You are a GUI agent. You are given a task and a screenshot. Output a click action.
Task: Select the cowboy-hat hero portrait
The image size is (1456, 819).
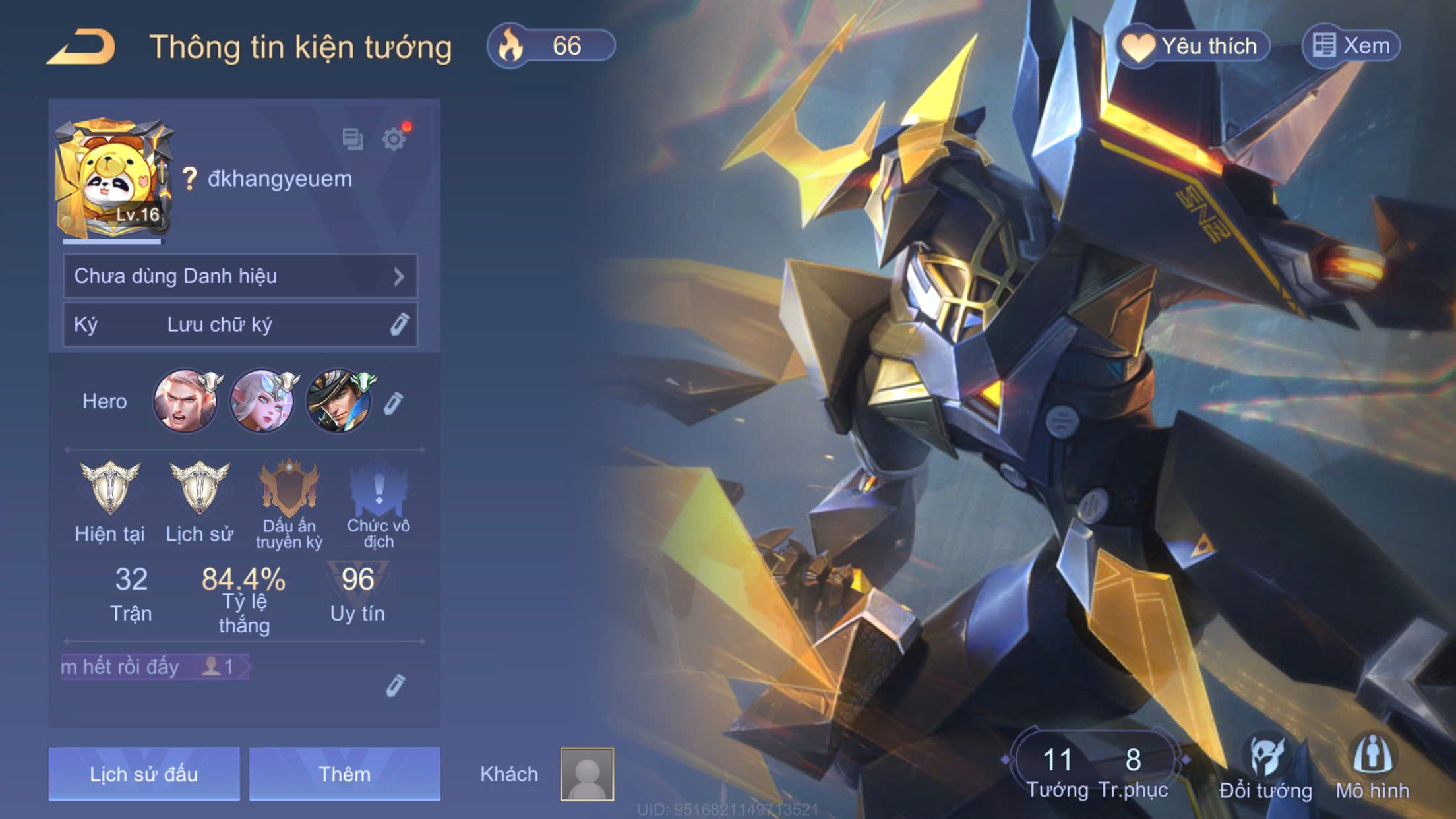point(339,401)
